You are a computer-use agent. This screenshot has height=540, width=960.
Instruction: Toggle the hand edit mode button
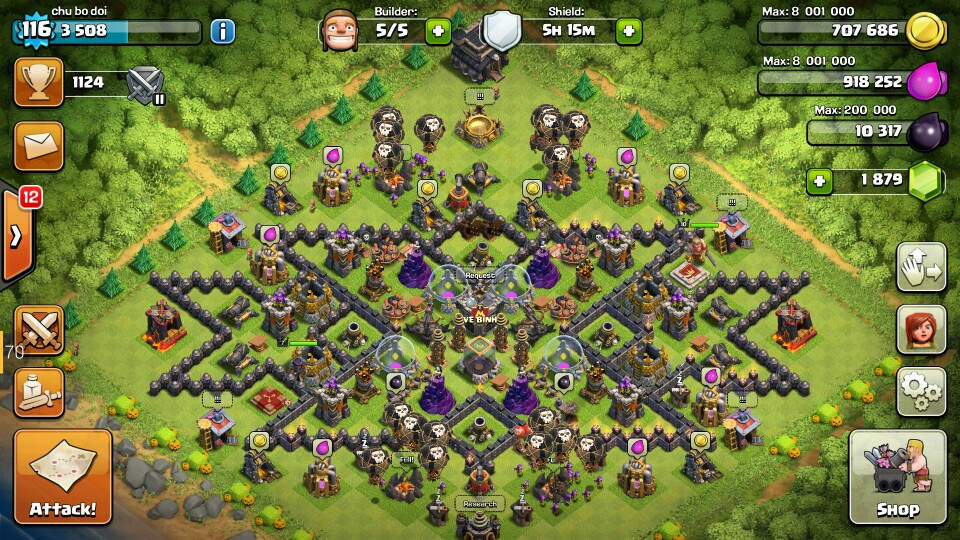click(x=921, y=268)
